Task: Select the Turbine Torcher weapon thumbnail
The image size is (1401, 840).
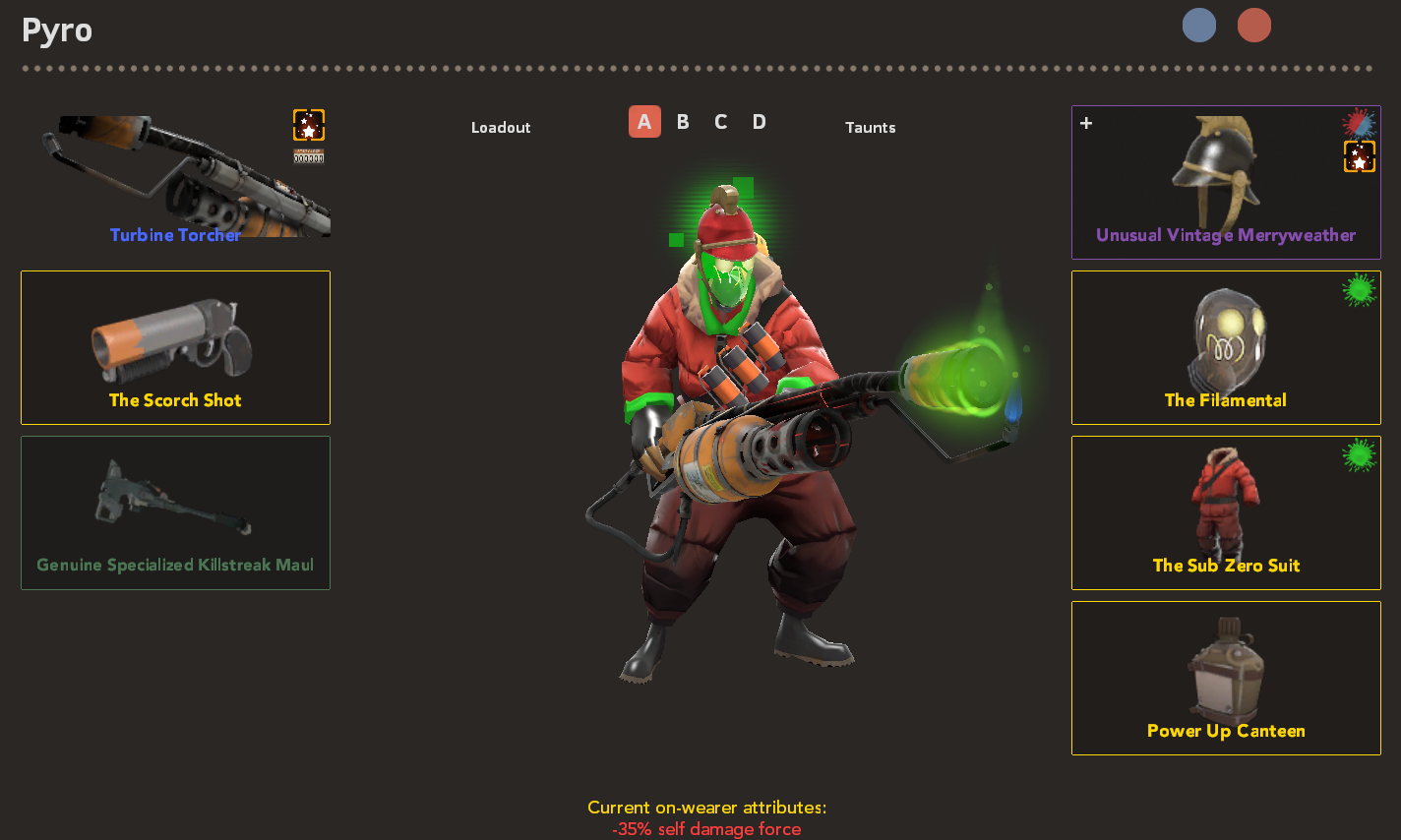Action: pos(175,177)
